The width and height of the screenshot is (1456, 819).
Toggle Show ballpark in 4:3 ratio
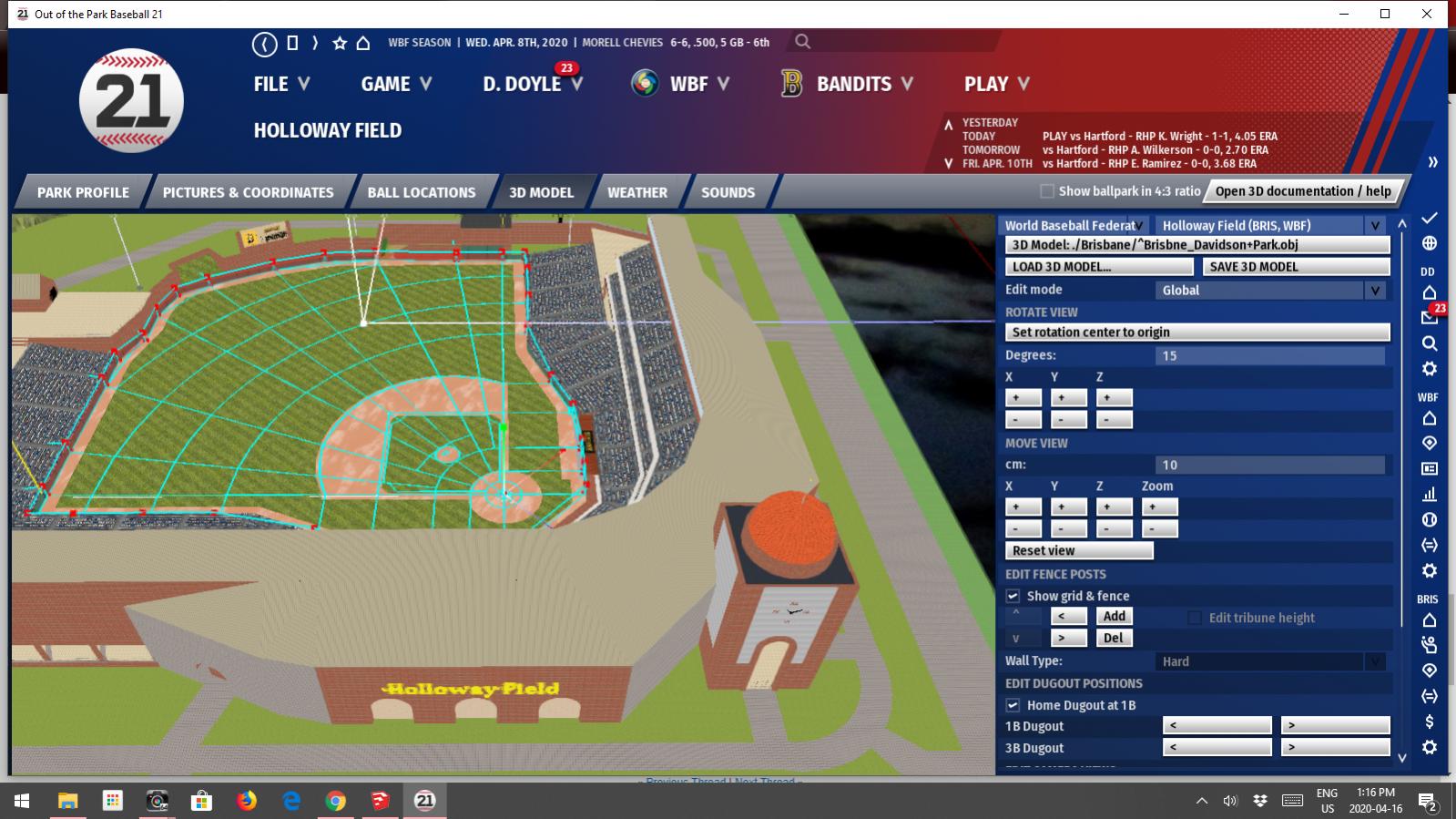point(1047,191)
